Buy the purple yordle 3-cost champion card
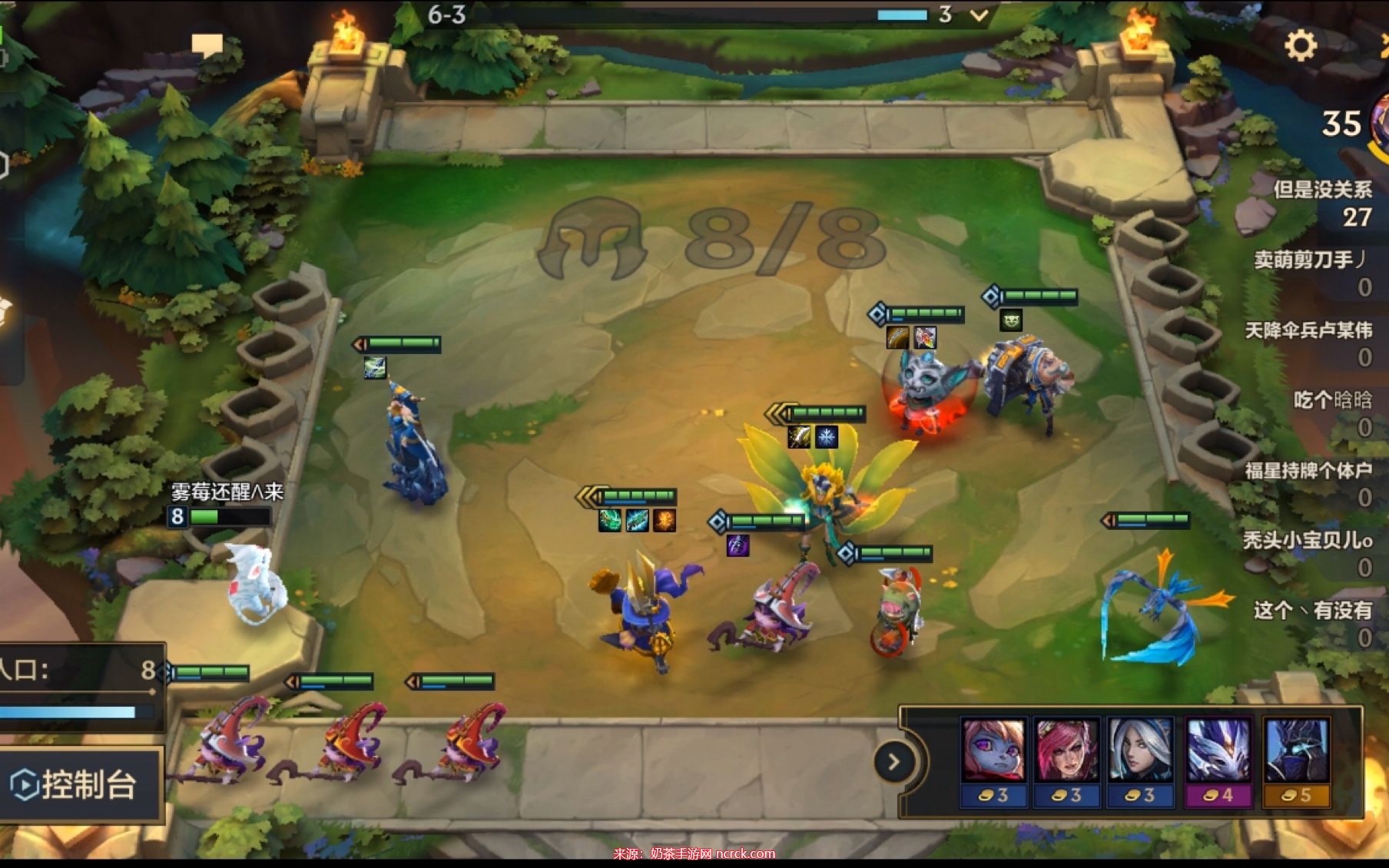 (x=993, y=760)
